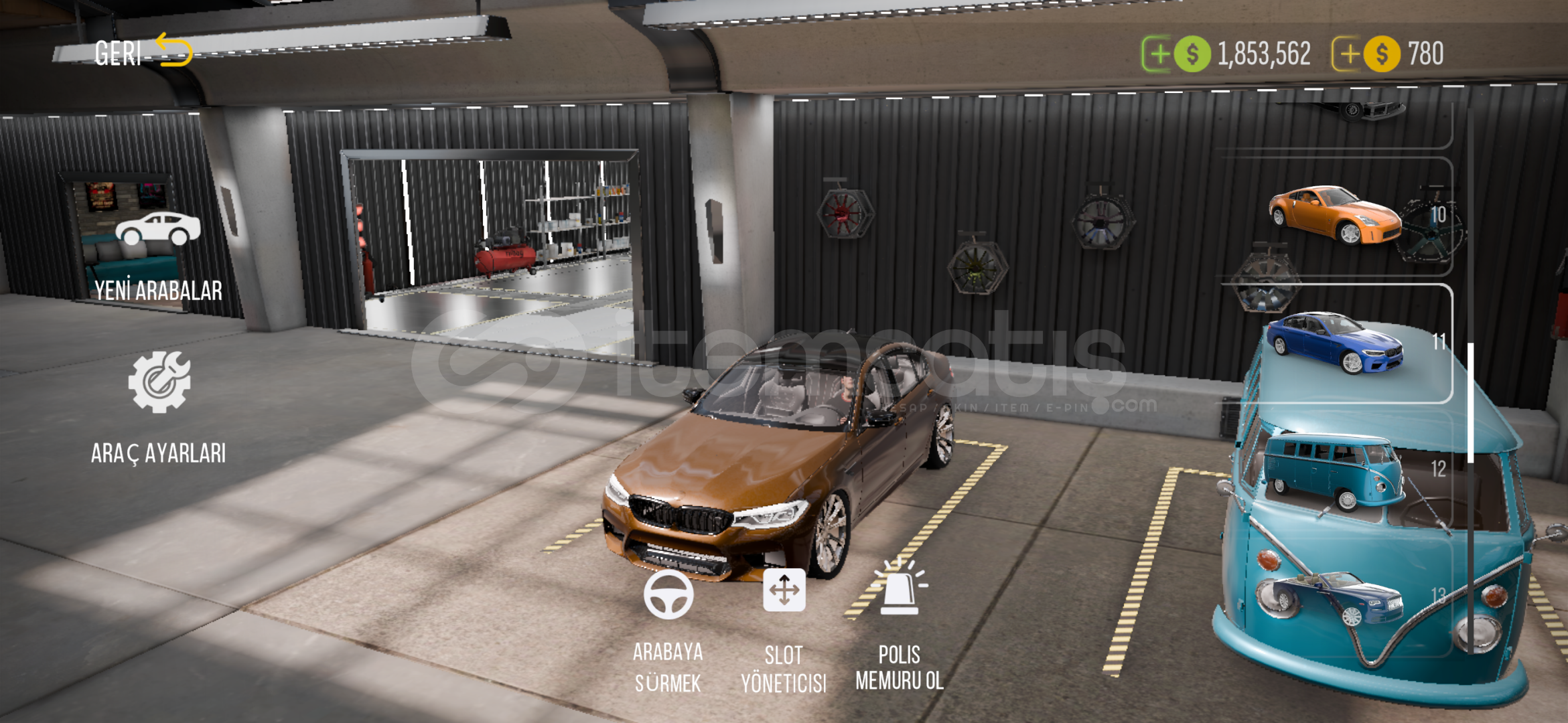This screenshot has width=1568, height=723.
Task: Open the YENİ ARABALAR new cars shop
Action: (158, 254)
